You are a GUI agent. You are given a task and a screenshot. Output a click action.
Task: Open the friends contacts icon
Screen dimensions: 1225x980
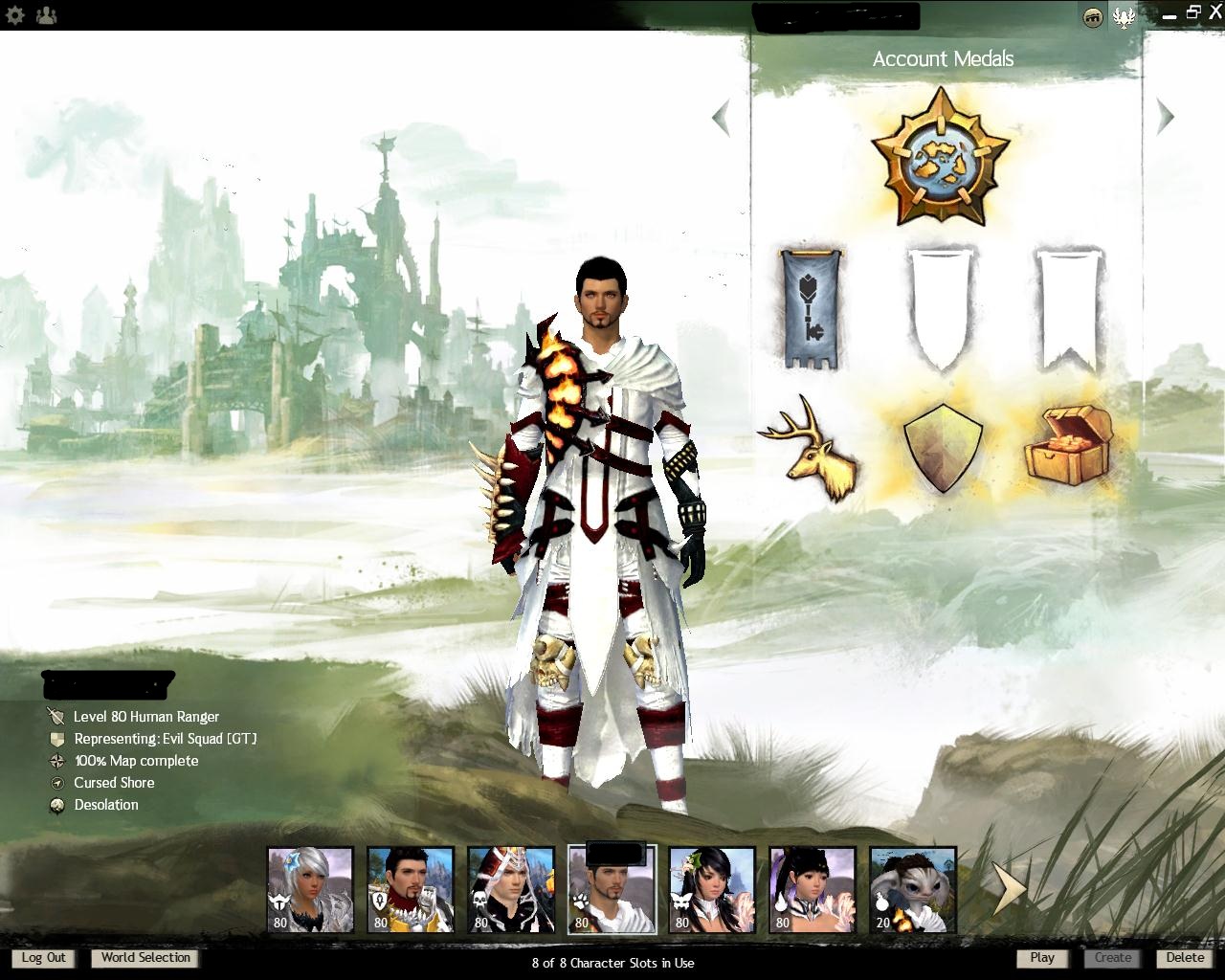pyautogui.click(x=45, y=15)
